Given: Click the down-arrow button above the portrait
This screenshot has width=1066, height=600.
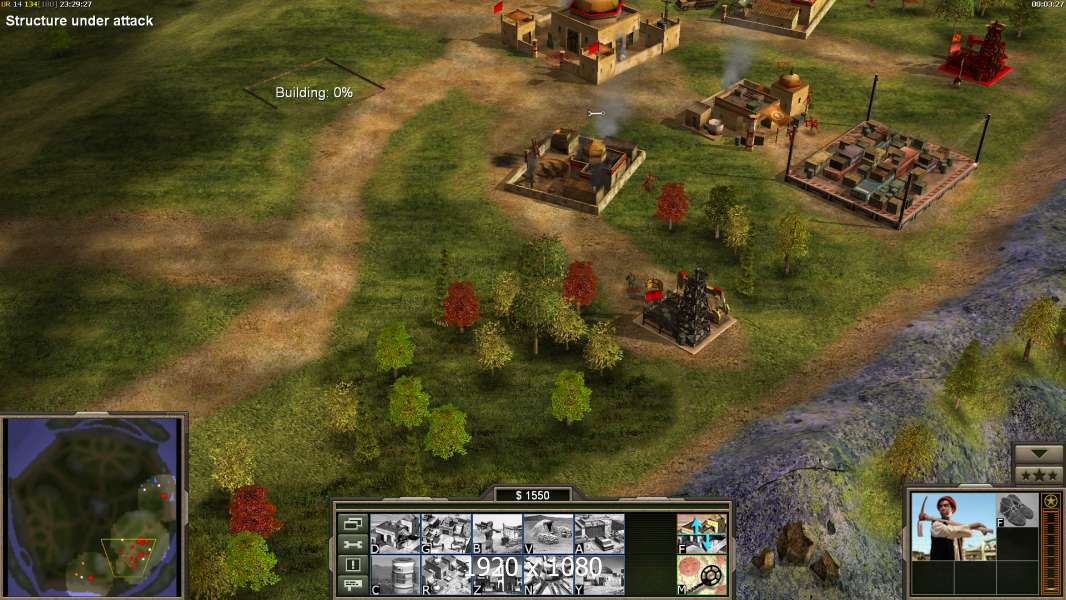Looking at the screenshot, I should (x=1038, y=454).
